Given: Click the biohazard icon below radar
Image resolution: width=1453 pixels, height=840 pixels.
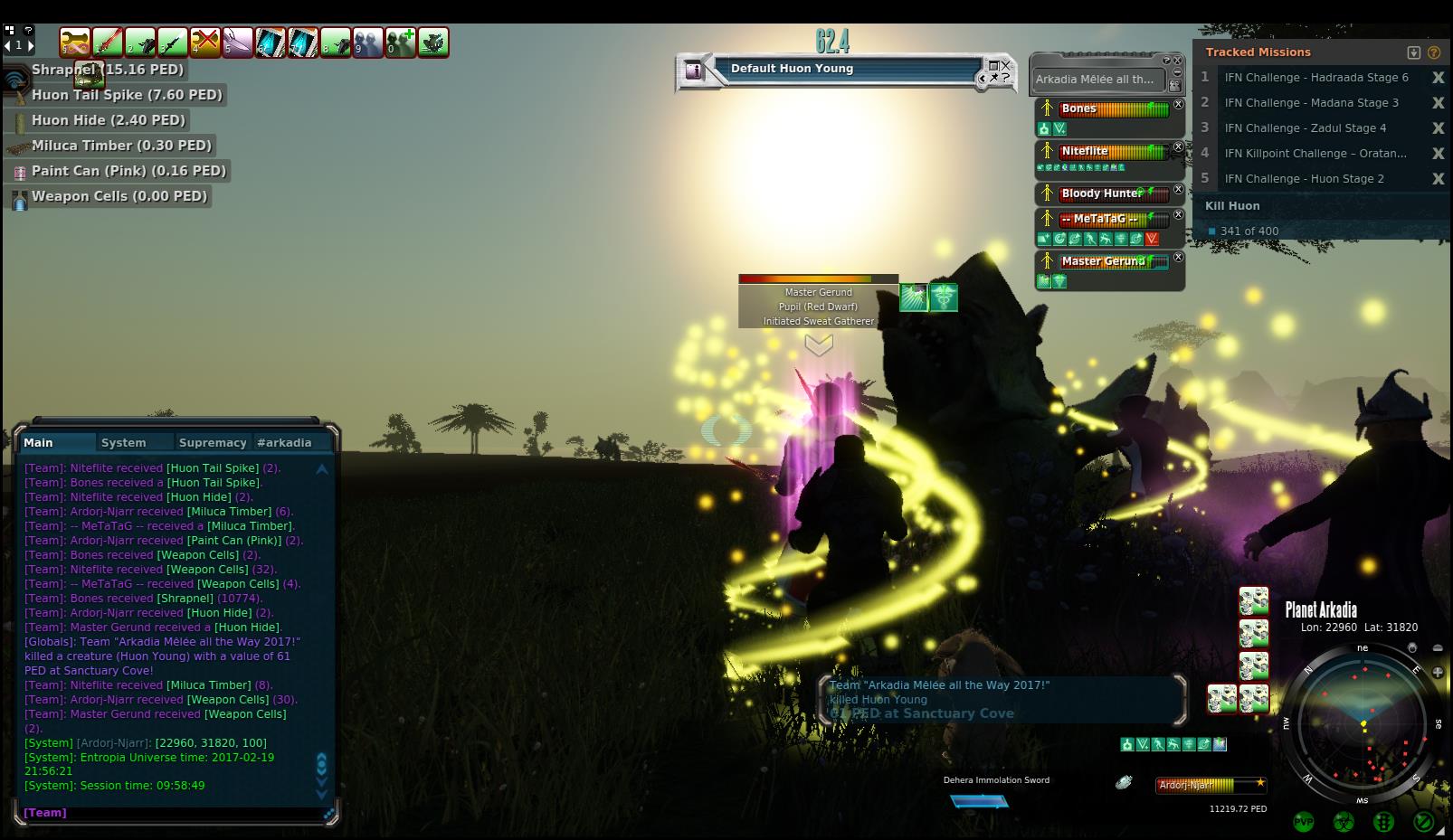Looking at the screenshot, I should click(1344, 822).
